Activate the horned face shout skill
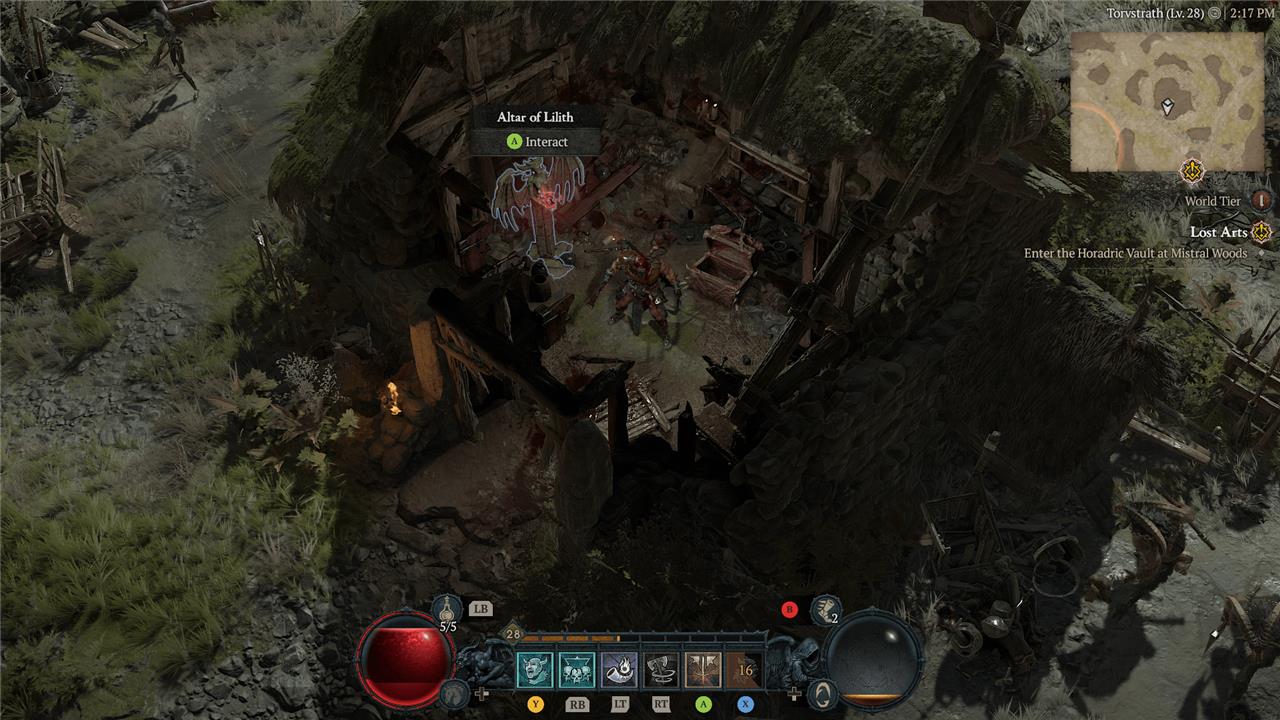 click(x=535, y=670)
